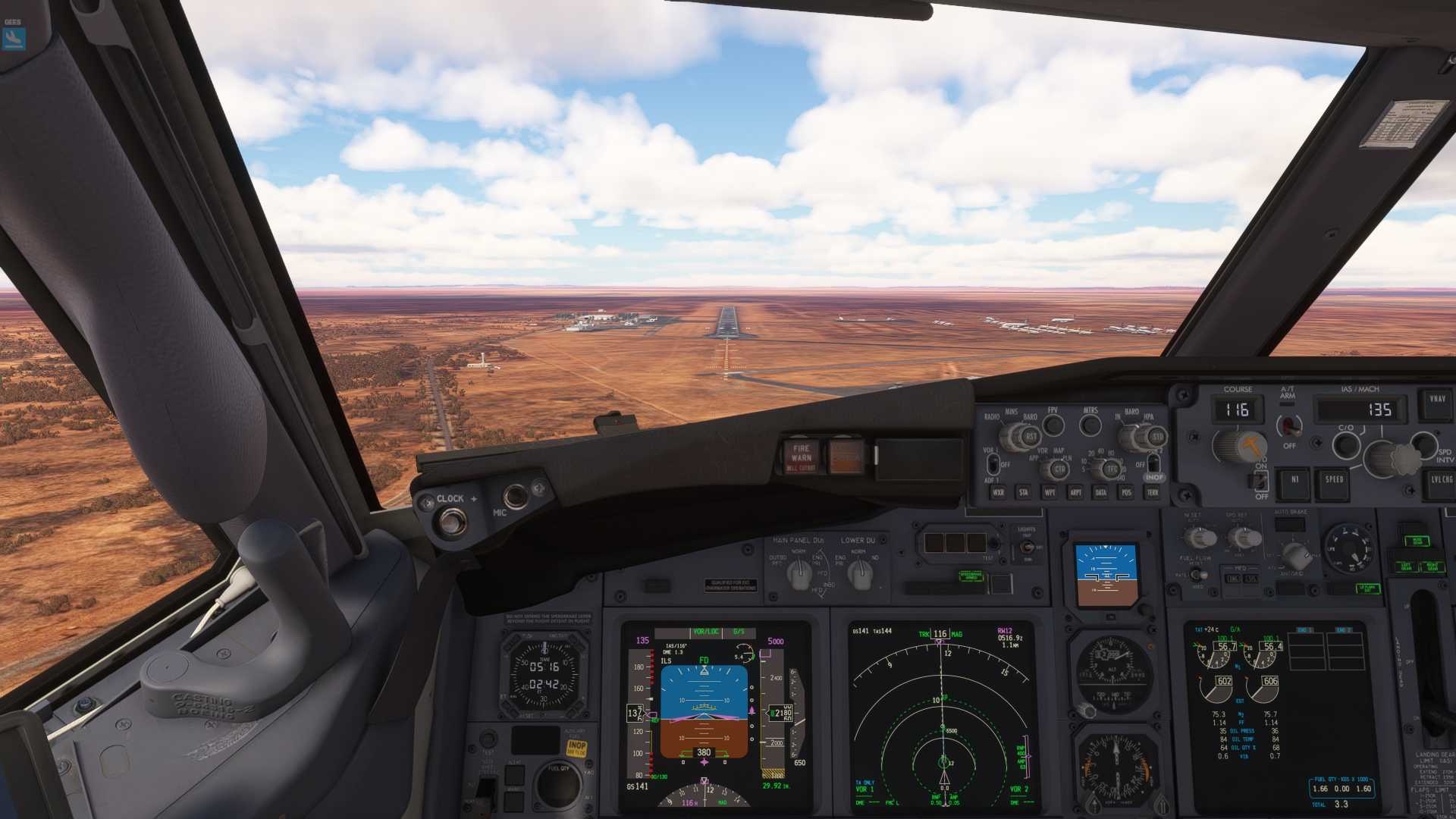The image size is (1456, 819).
Task: Click the CLOCK button on the glareshield
Action: [453, 521]
